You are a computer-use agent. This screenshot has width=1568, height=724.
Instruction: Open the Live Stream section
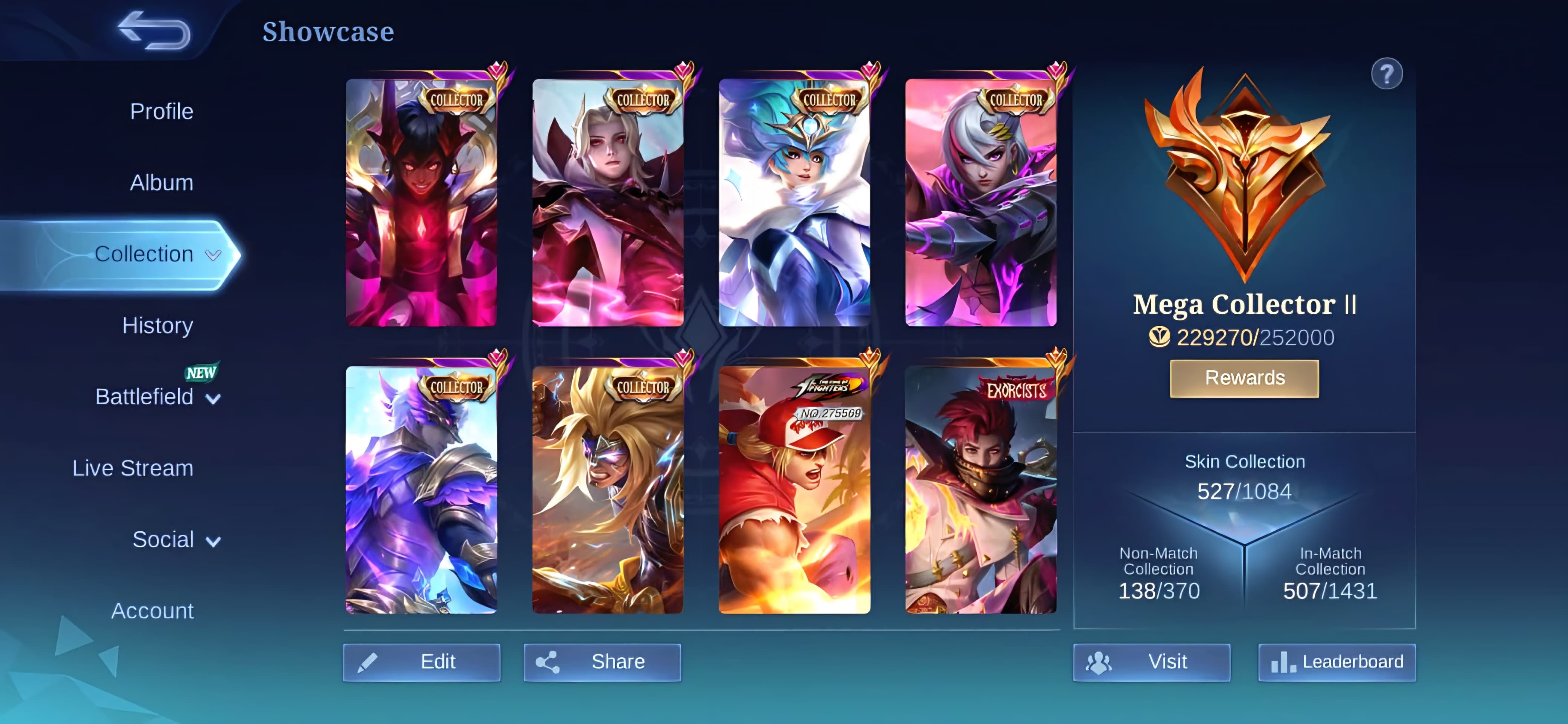(133, 468)
